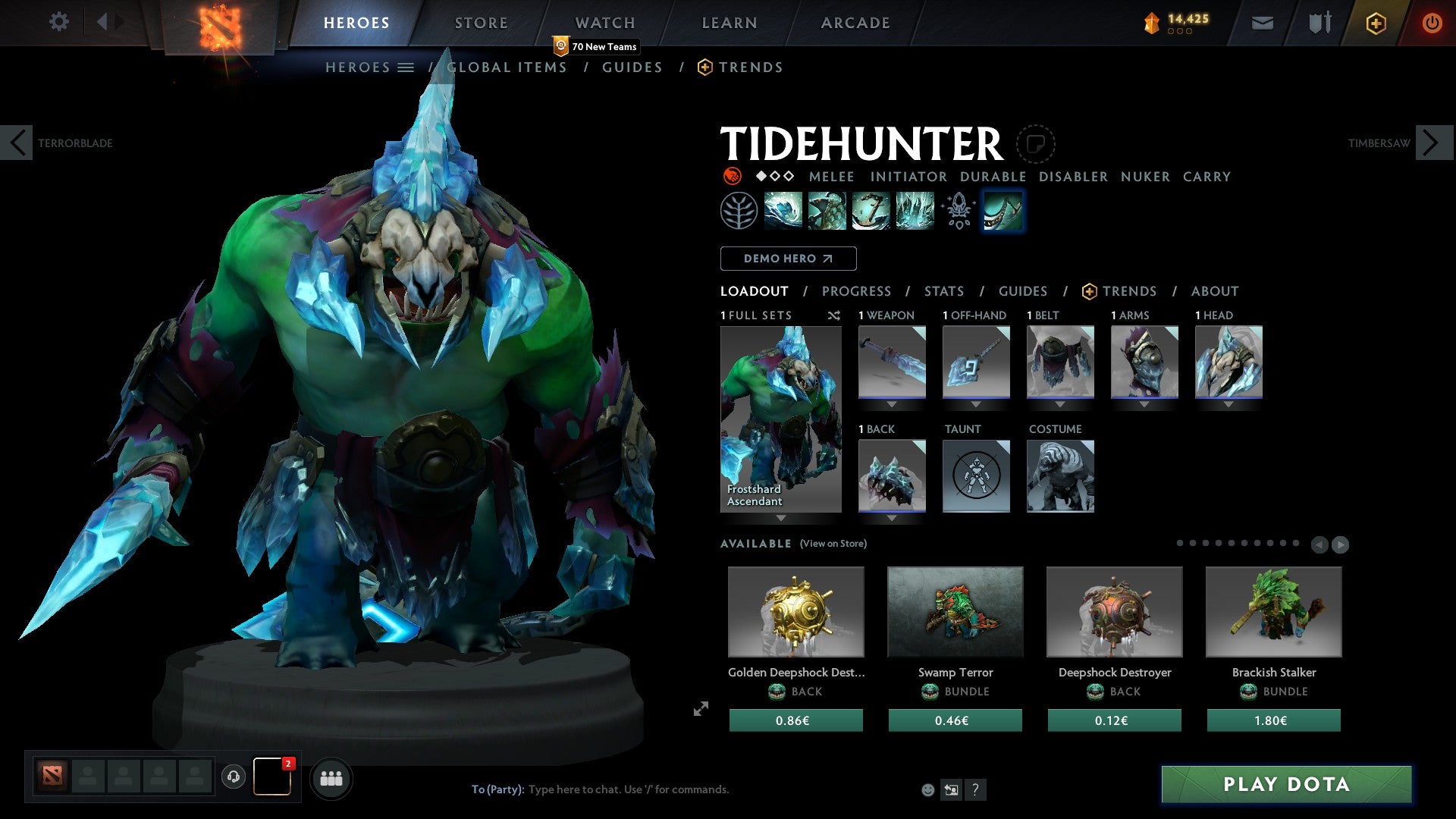The image size is (1456, 819).
Task: Open View on Store link
Action: coord(832,544)
